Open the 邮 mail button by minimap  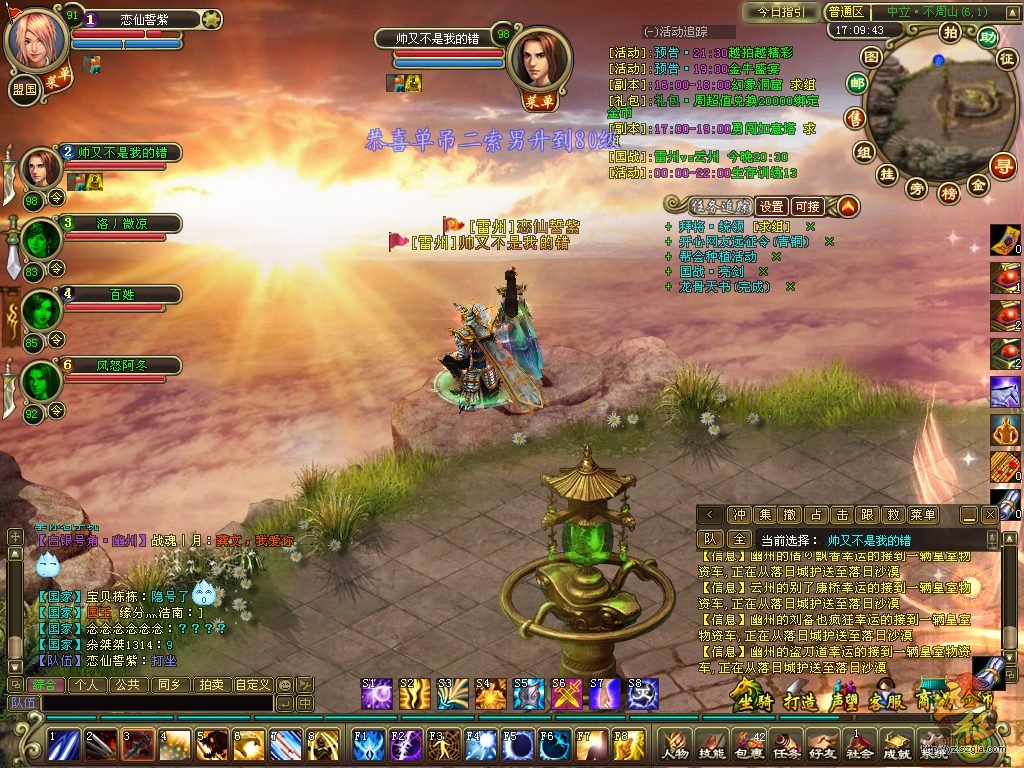[x=857, y=84]
